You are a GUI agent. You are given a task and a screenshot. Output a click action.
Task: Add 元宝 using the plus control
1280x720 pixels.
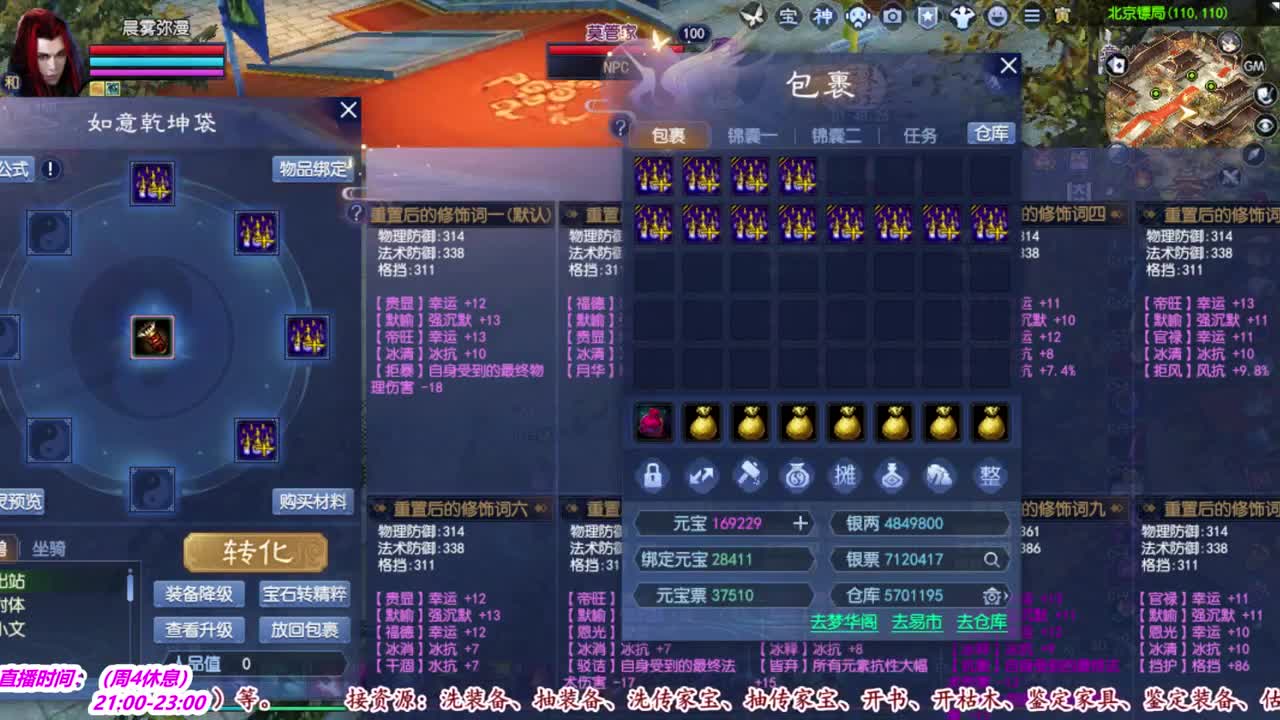801,523
